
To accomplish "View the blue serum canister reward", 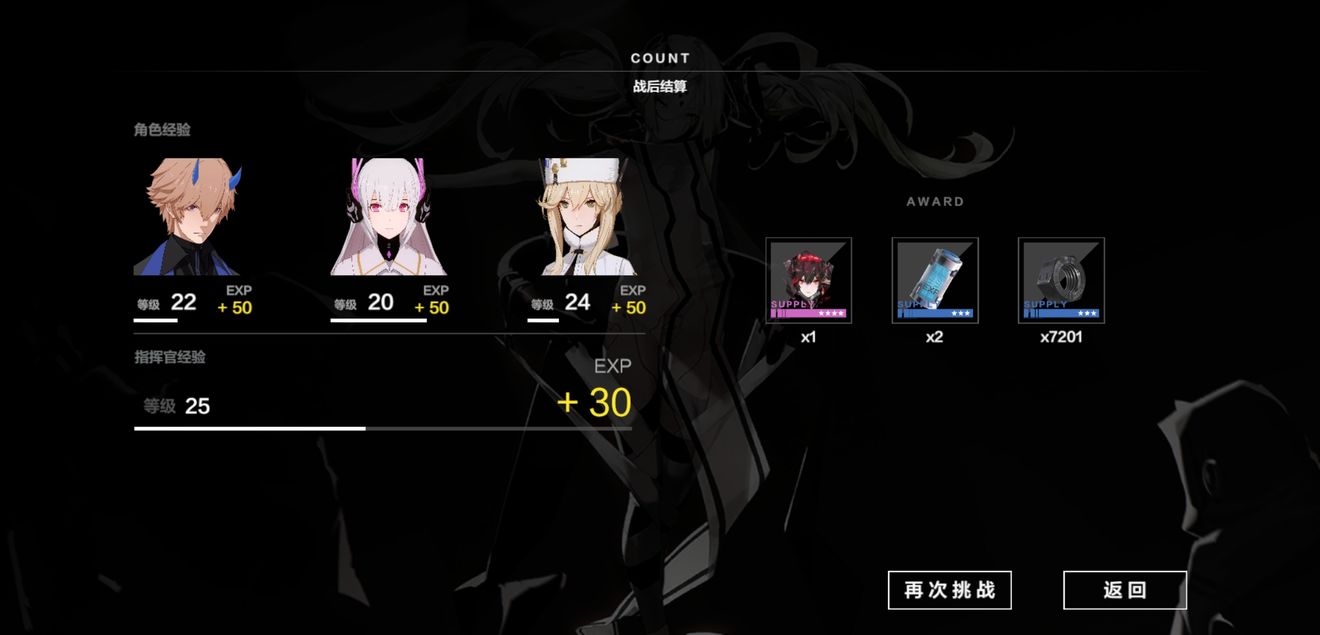I will pyautogui.click(x=934, y=280).
